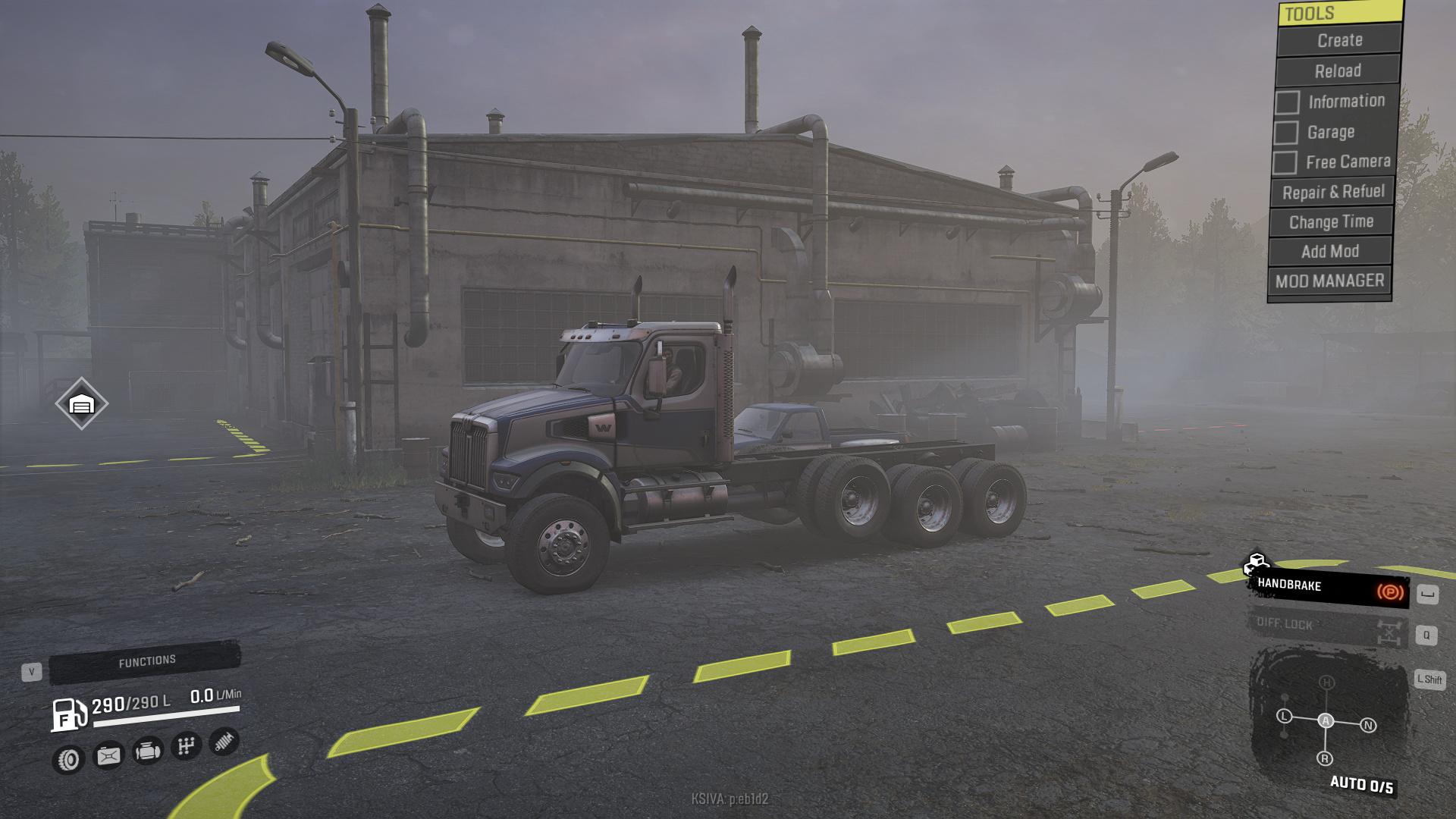Click the suspension spring status icon

pyautogui.click(x=223, y=741)
